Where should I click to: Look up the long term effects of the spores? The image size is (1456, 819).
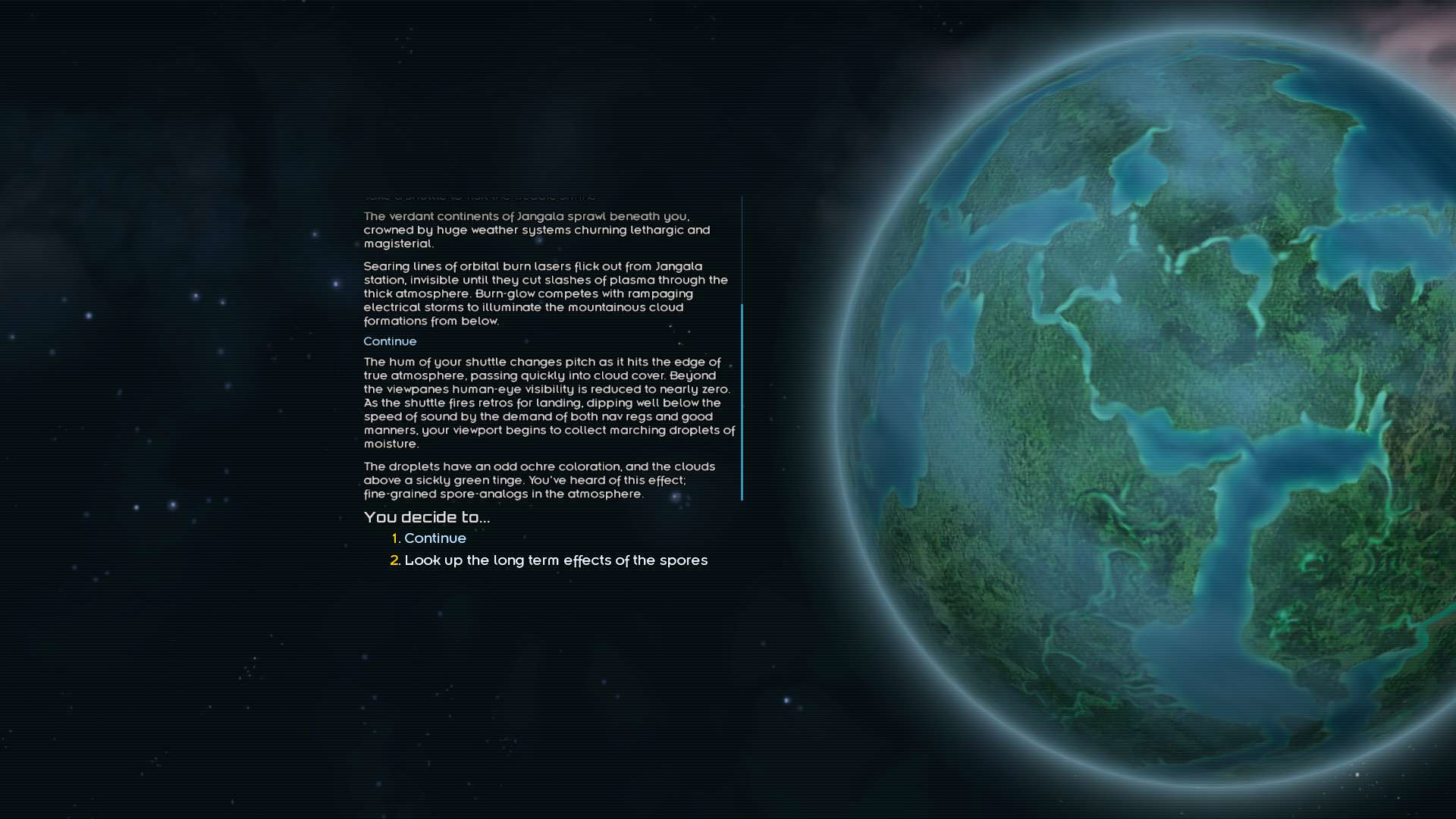click(555, 560)
